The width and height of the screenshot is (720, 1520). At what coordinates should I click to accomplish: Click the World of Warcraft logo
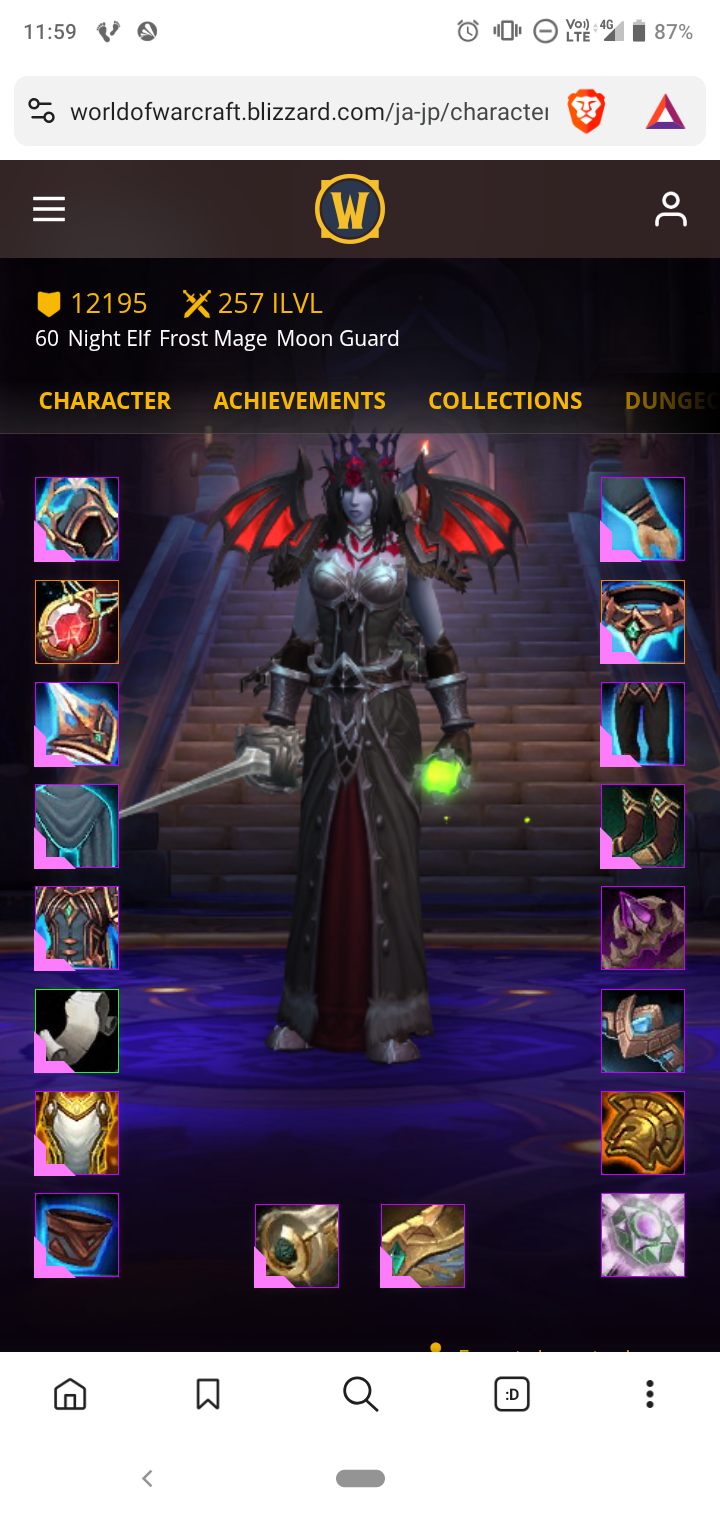[350, 209]
